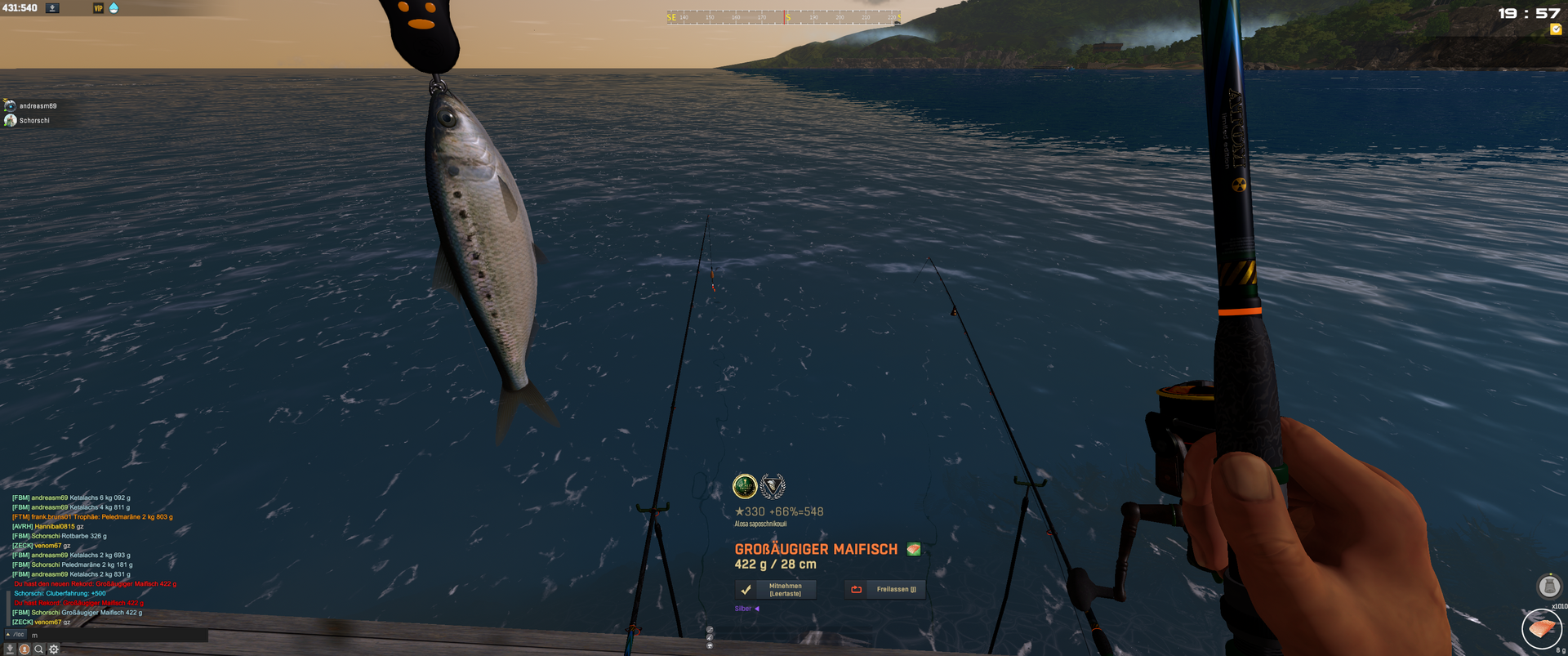Click the orange player icon below chat

[24, 649]
